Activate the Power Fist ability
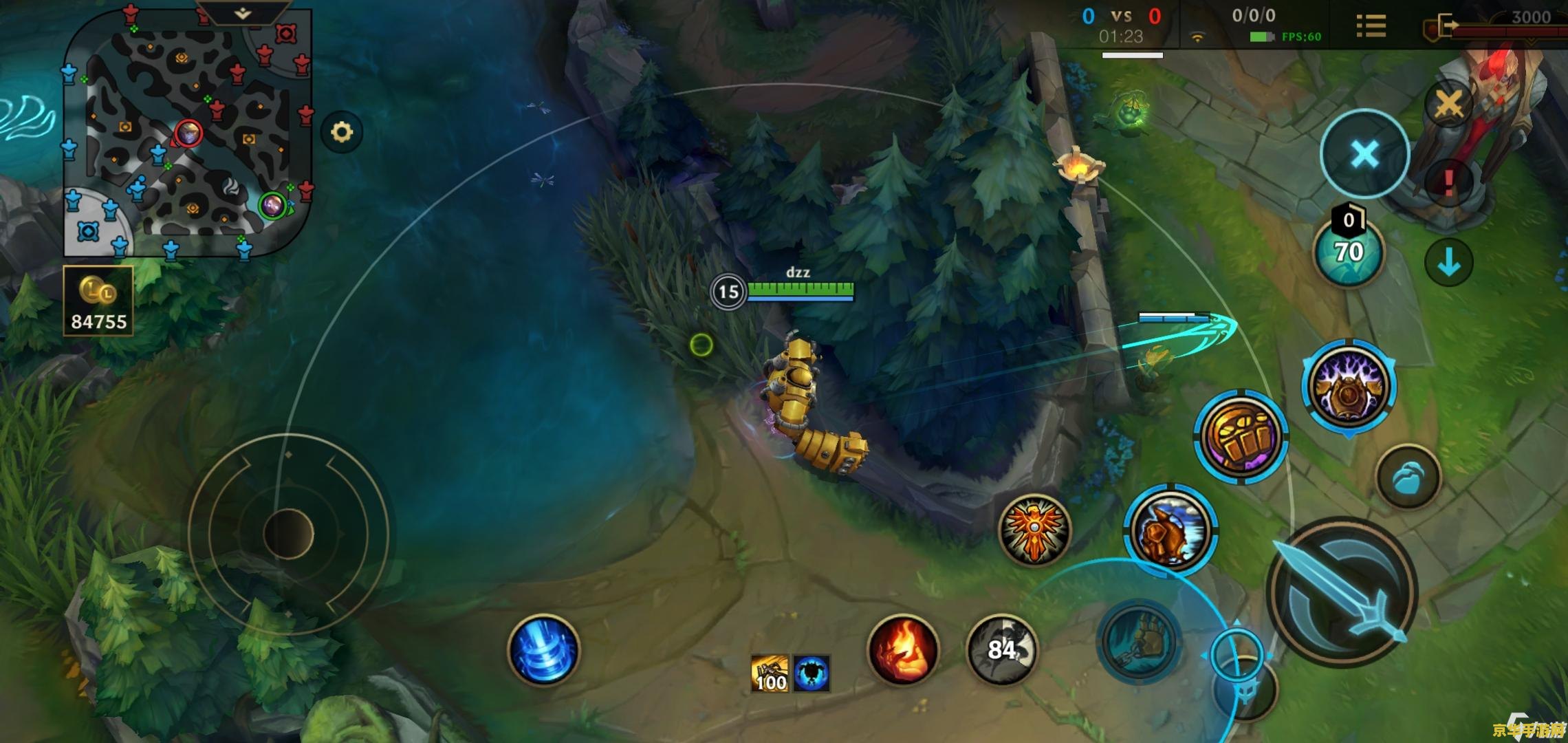 click(x=1241, y=436)
